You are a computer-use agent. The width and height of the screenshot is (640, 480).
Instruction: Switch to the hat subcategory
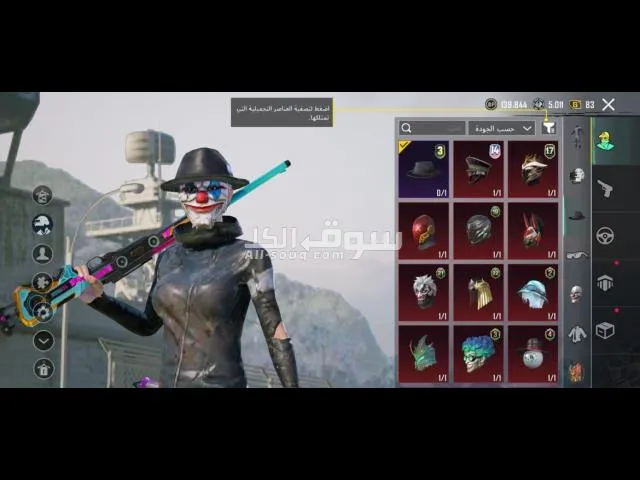click(576, 214)
